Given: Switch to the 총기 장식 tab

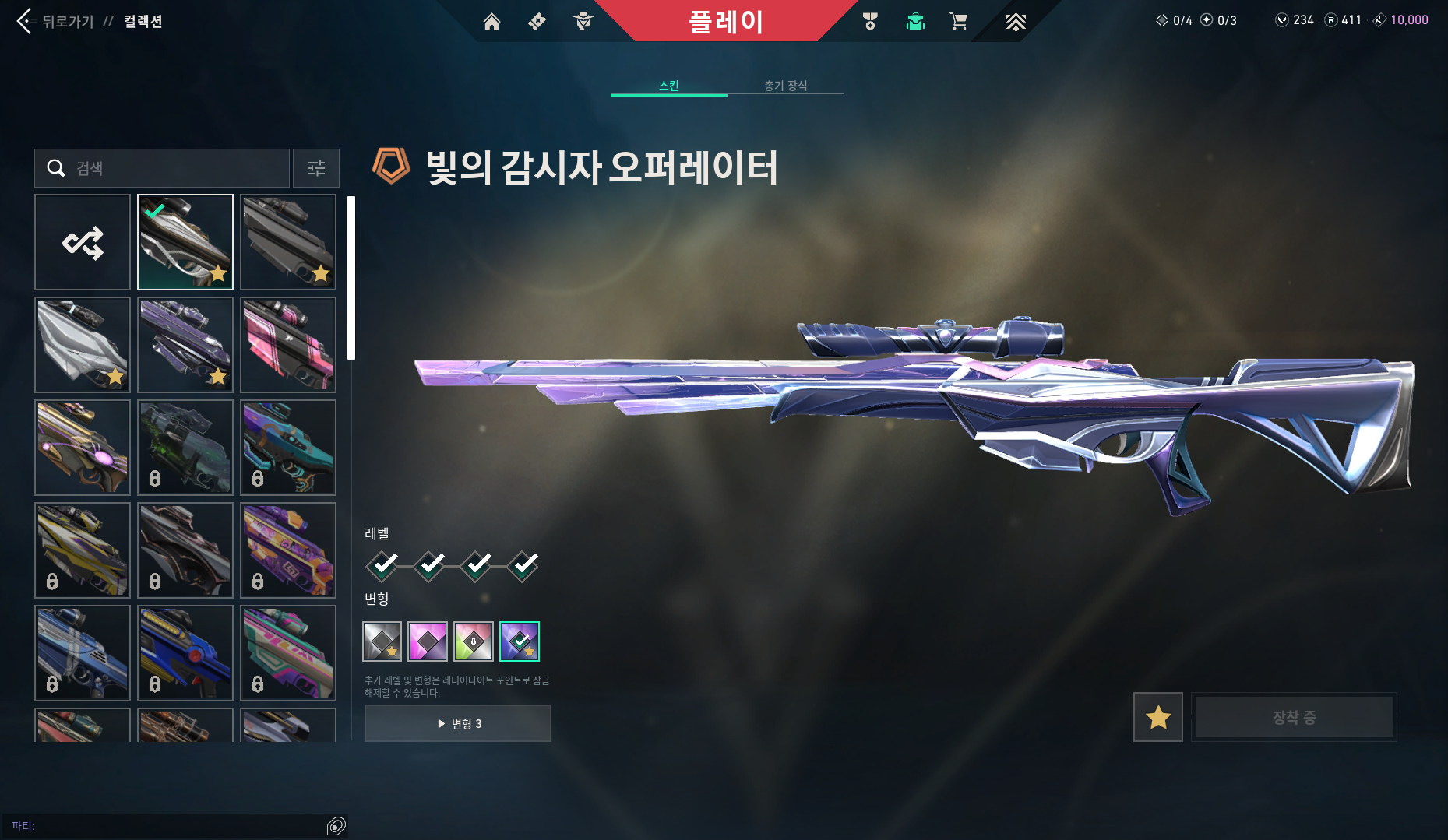Looking at the screenshot, I should [787, 86].
